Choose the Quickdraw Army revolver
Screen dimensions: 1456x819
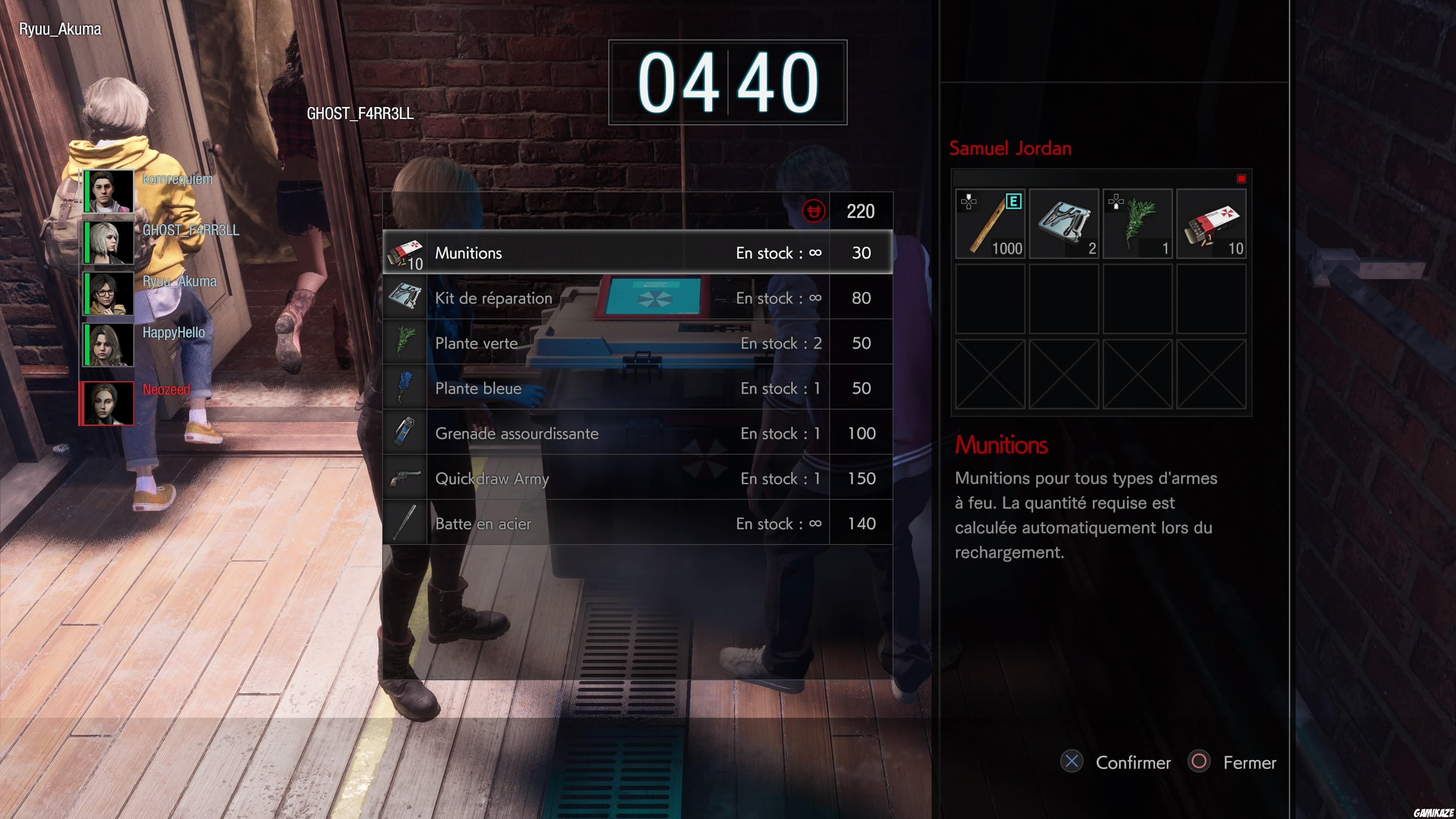(637, 479)
